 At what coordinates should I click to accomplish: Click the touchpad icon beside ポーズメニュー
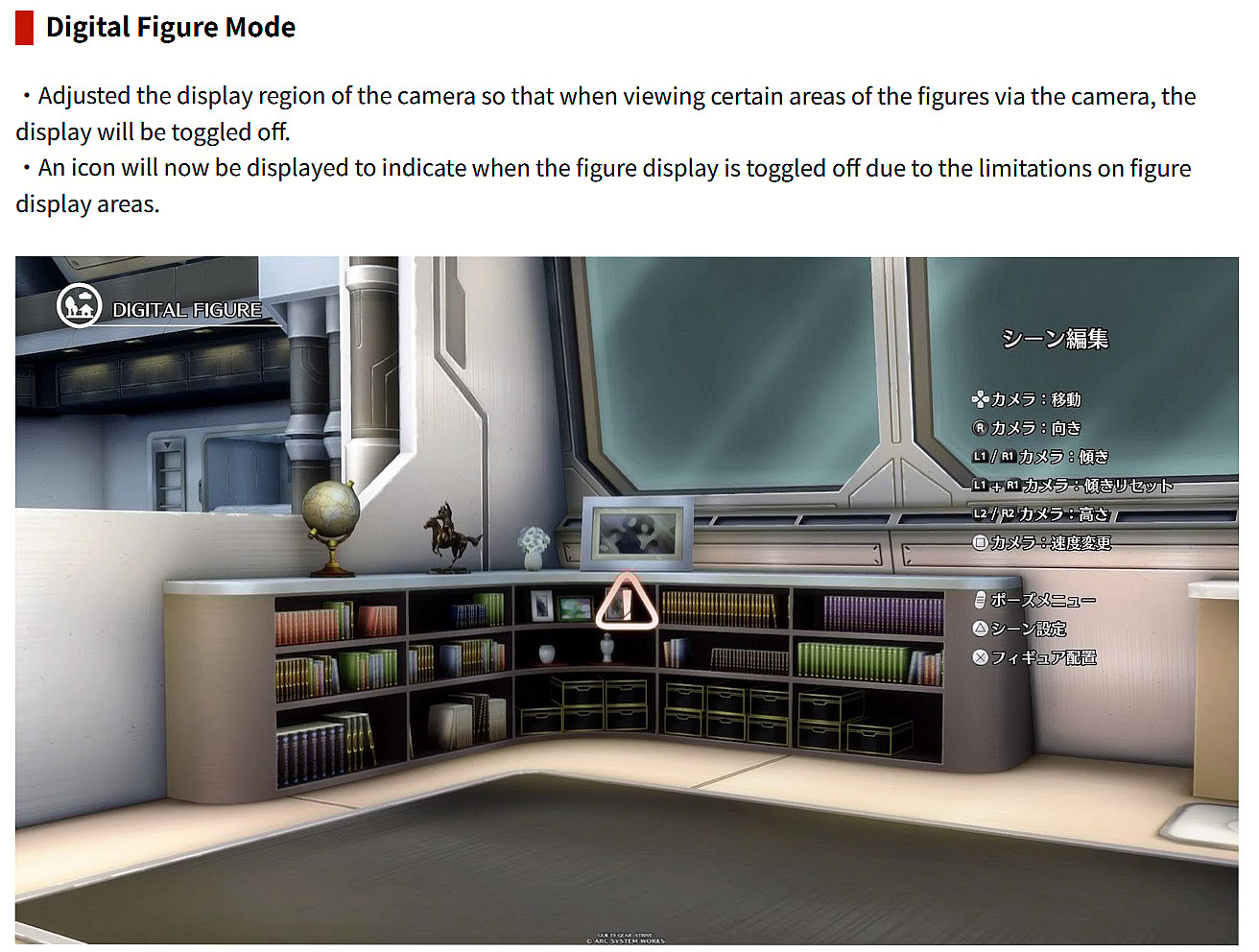point(980,600)
